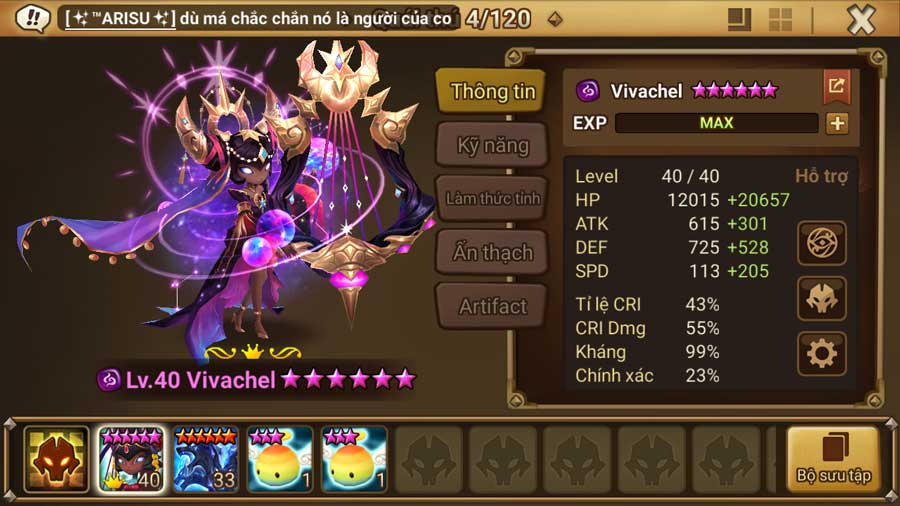Switch to the Thông tin tab
The image size is (900, 506).
pyautogui.click(x=492, y=92)
